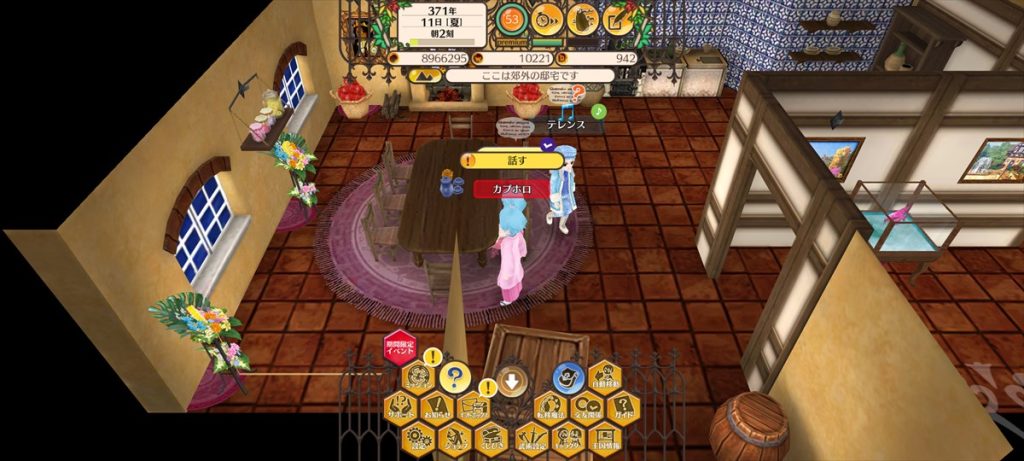Open the bag inventory icon

(x=582, y=18)
